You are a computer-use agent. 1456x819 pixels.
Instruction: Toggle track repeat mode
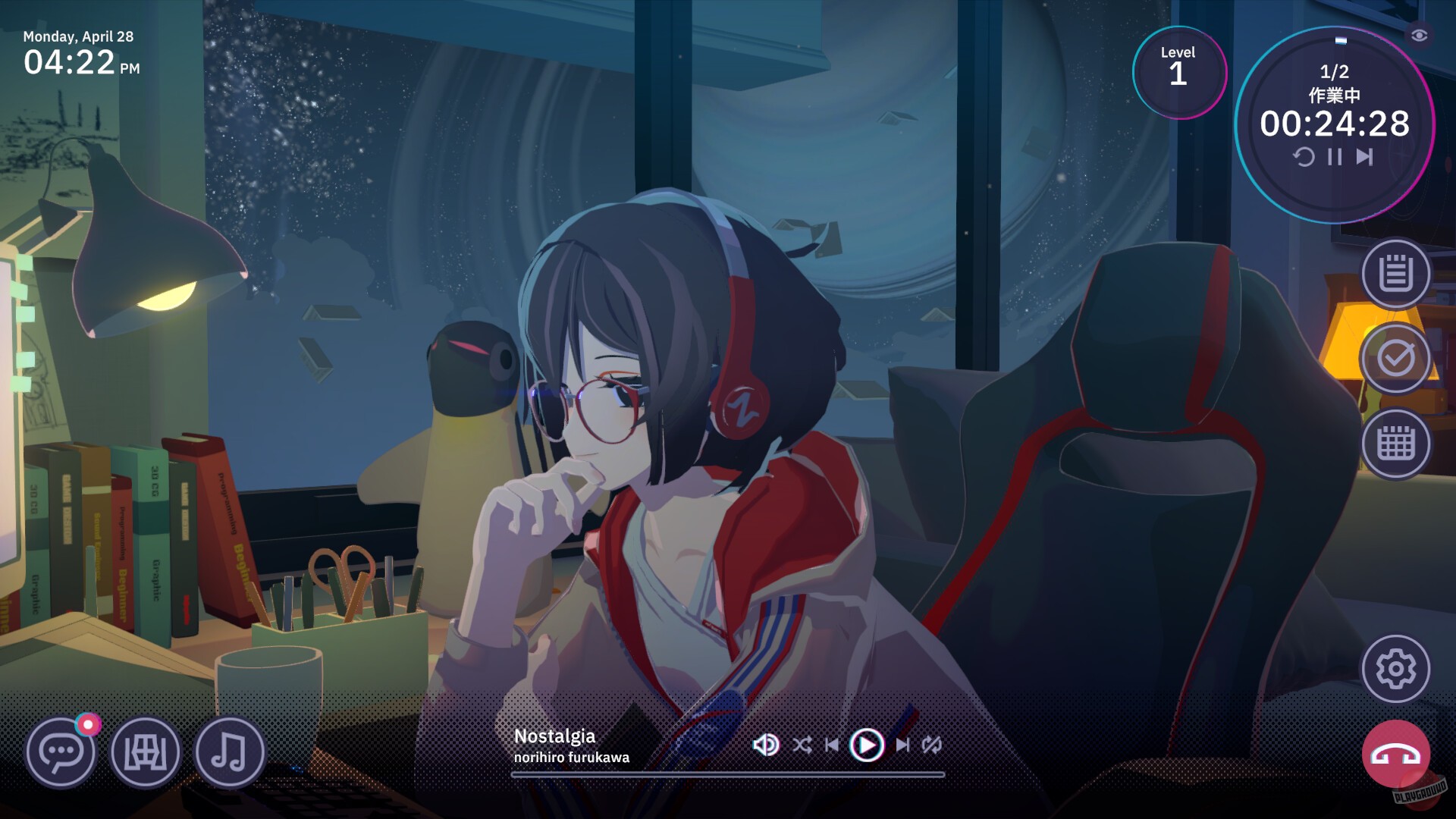coord(931,745)
